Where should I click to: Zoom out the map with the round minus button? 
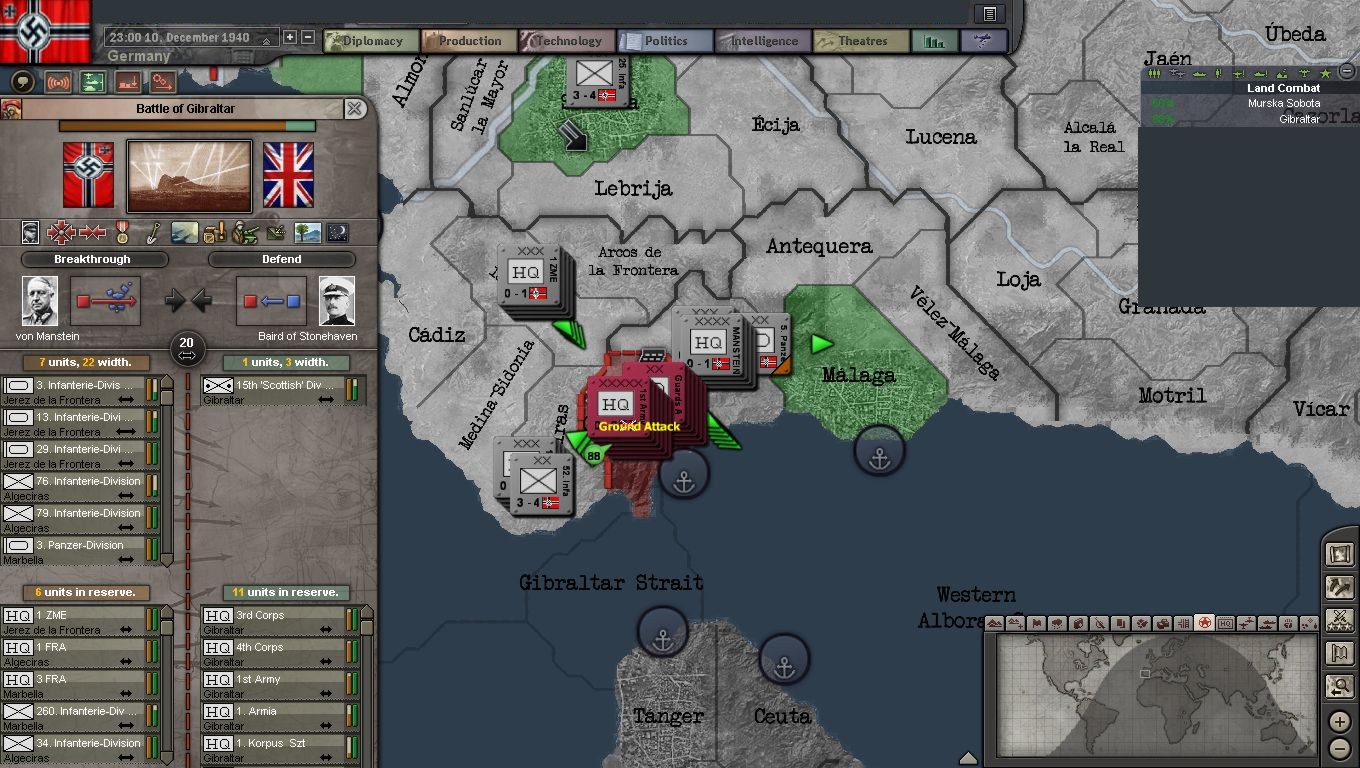click(1340, 748)
